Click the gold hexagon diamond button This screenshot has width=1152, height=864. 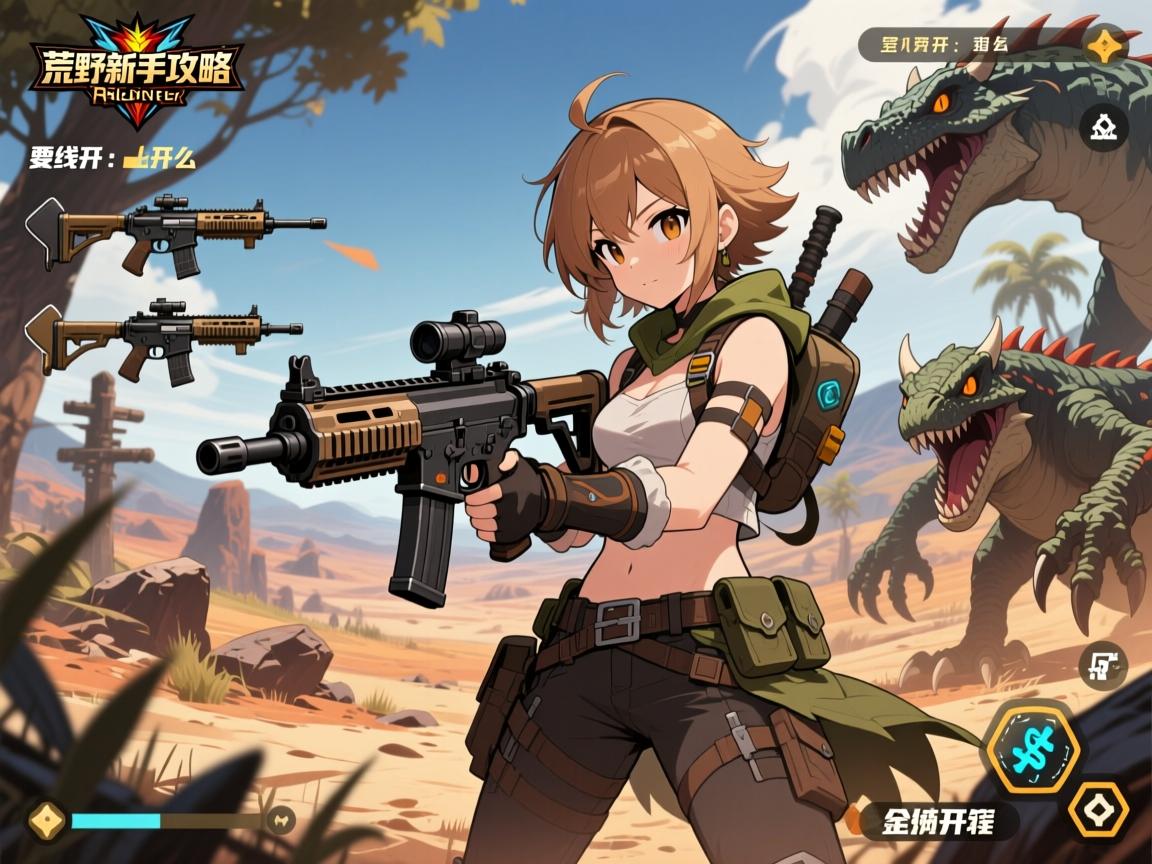pyautogui.click(x=1098, y=809)
